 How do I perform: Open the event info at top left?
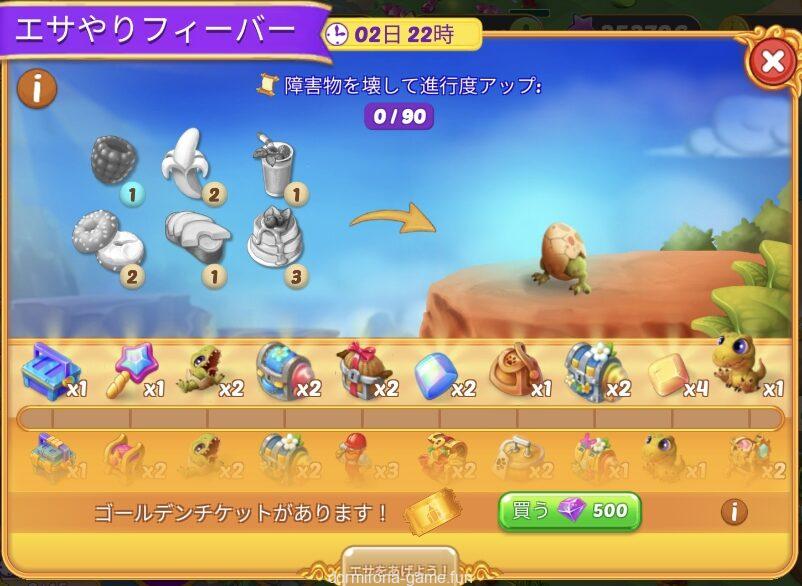37,90
